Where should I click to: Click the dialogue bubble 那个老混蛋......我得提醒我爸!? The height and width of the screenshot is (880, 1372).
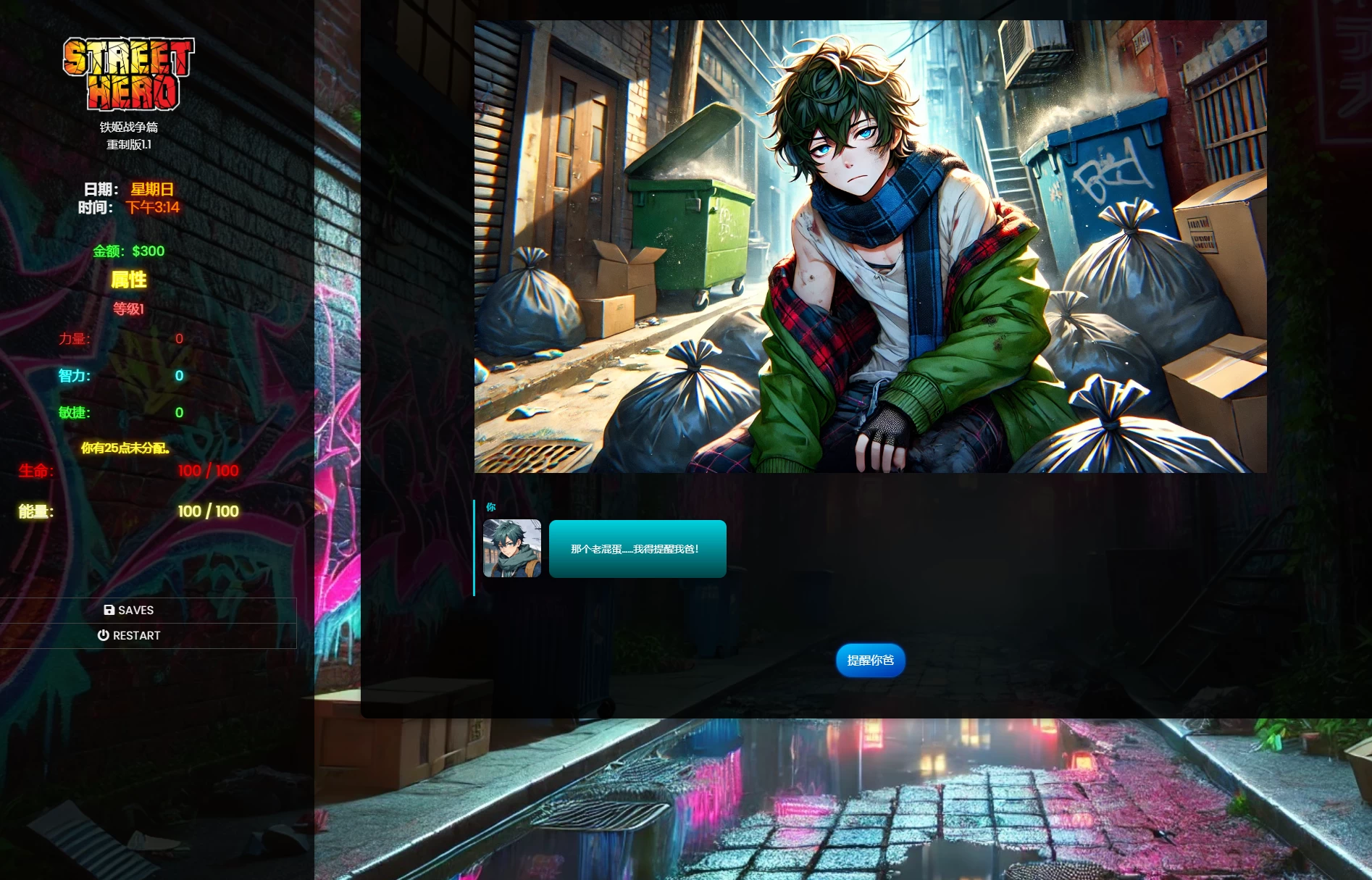(637, 549)
